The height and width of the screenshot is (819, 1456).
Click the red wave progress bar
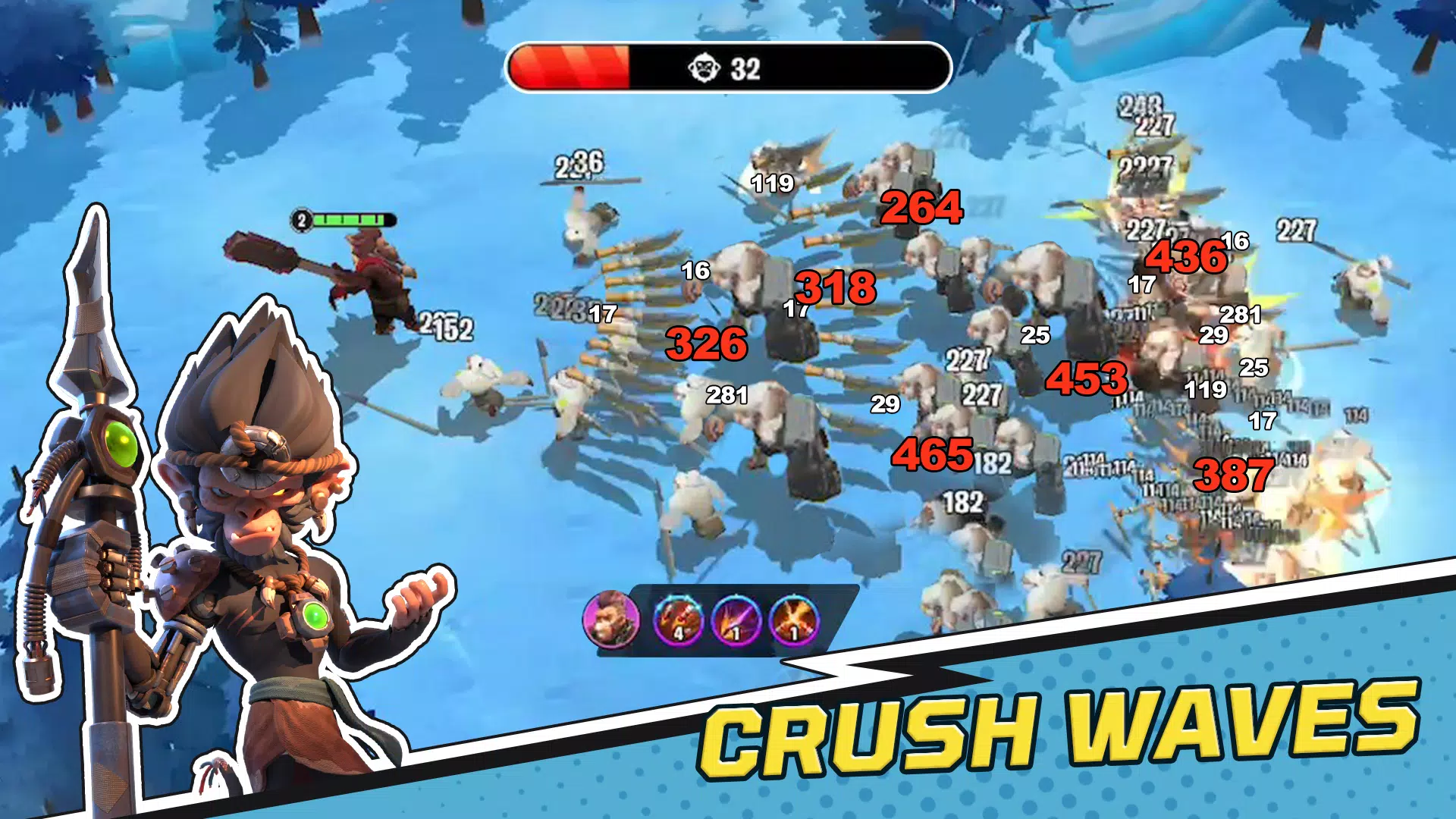coord(569,67)
